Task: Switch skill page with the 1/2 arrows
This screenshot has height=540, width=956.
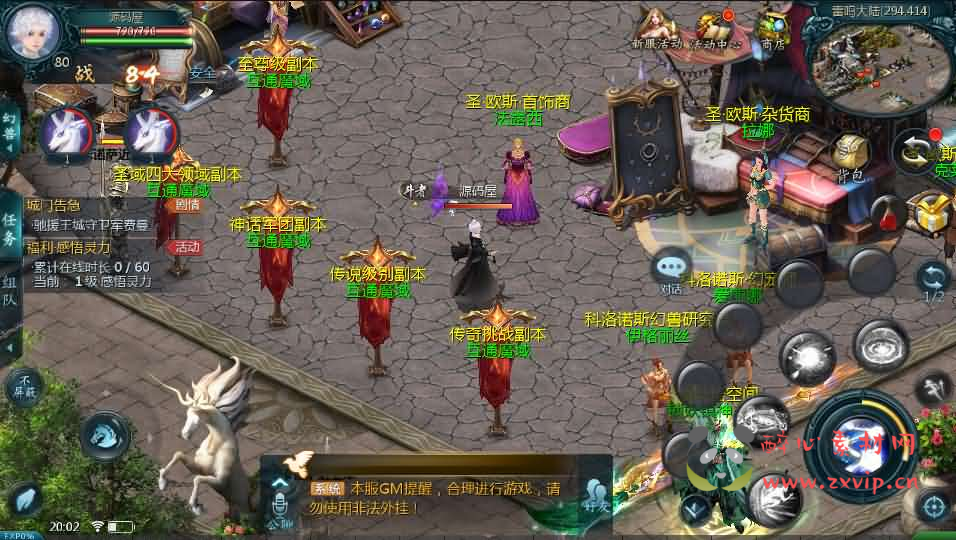Action: [x=932, y=281]
